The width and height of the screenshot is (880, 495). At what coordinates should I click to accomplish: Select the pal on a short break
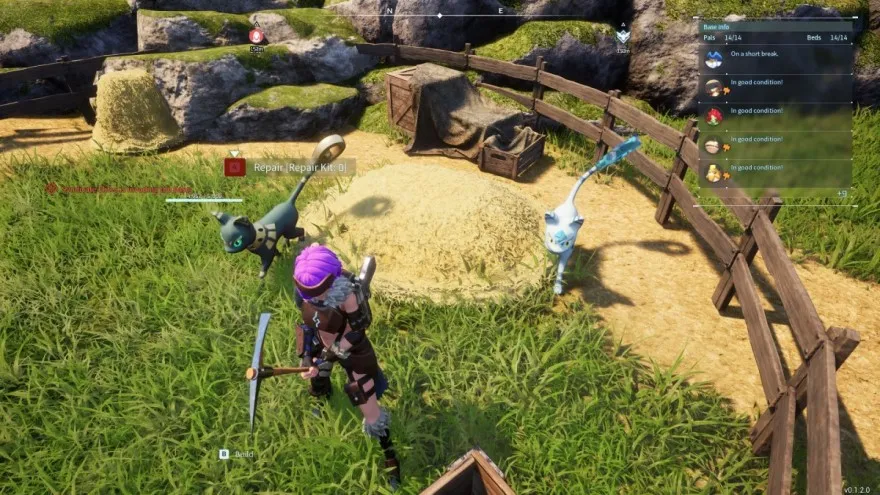tap(713, 60)
